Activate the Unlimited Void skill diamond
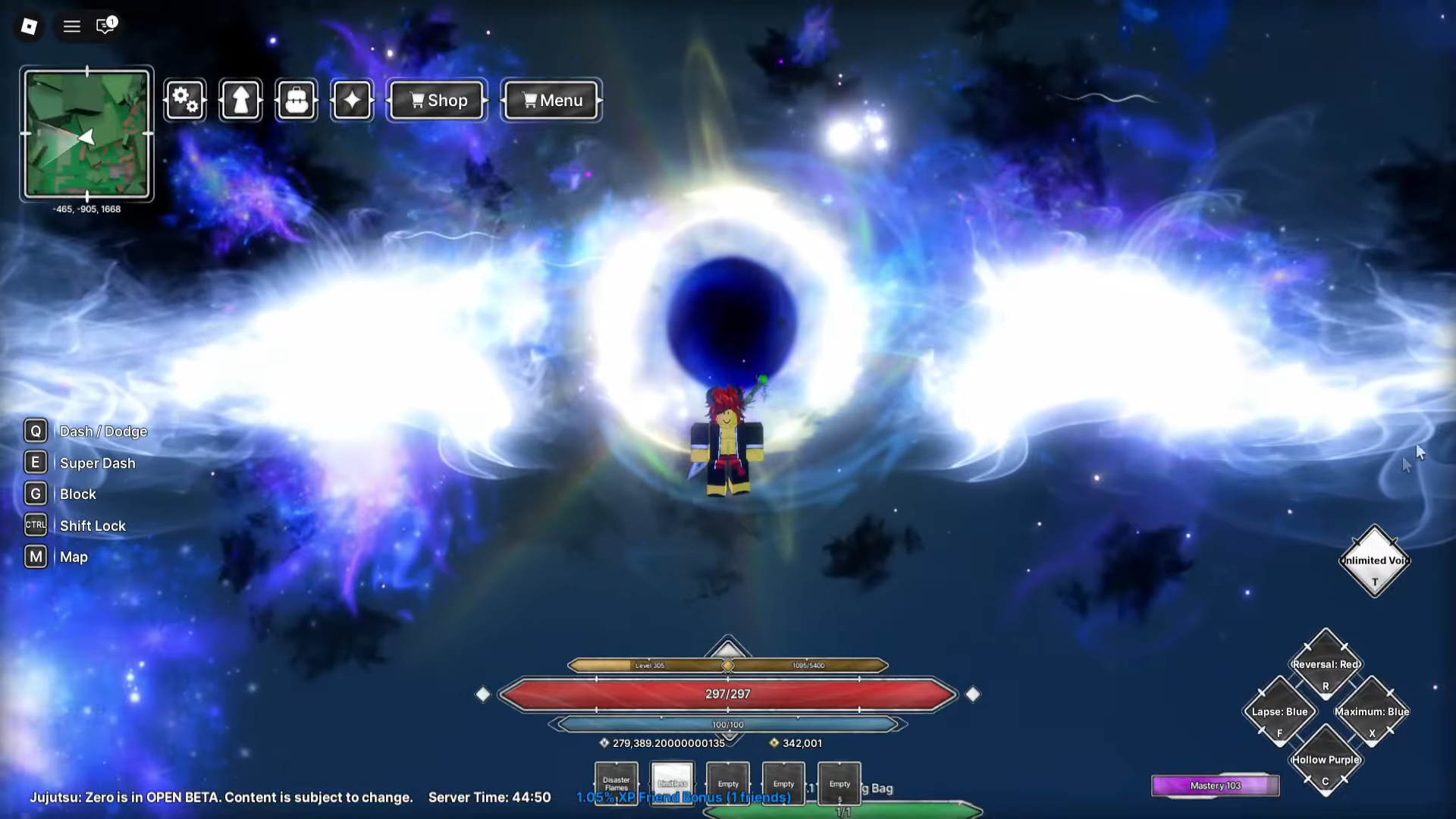1456x819 pixels. pyautogui.click(x=1374, y=561)
